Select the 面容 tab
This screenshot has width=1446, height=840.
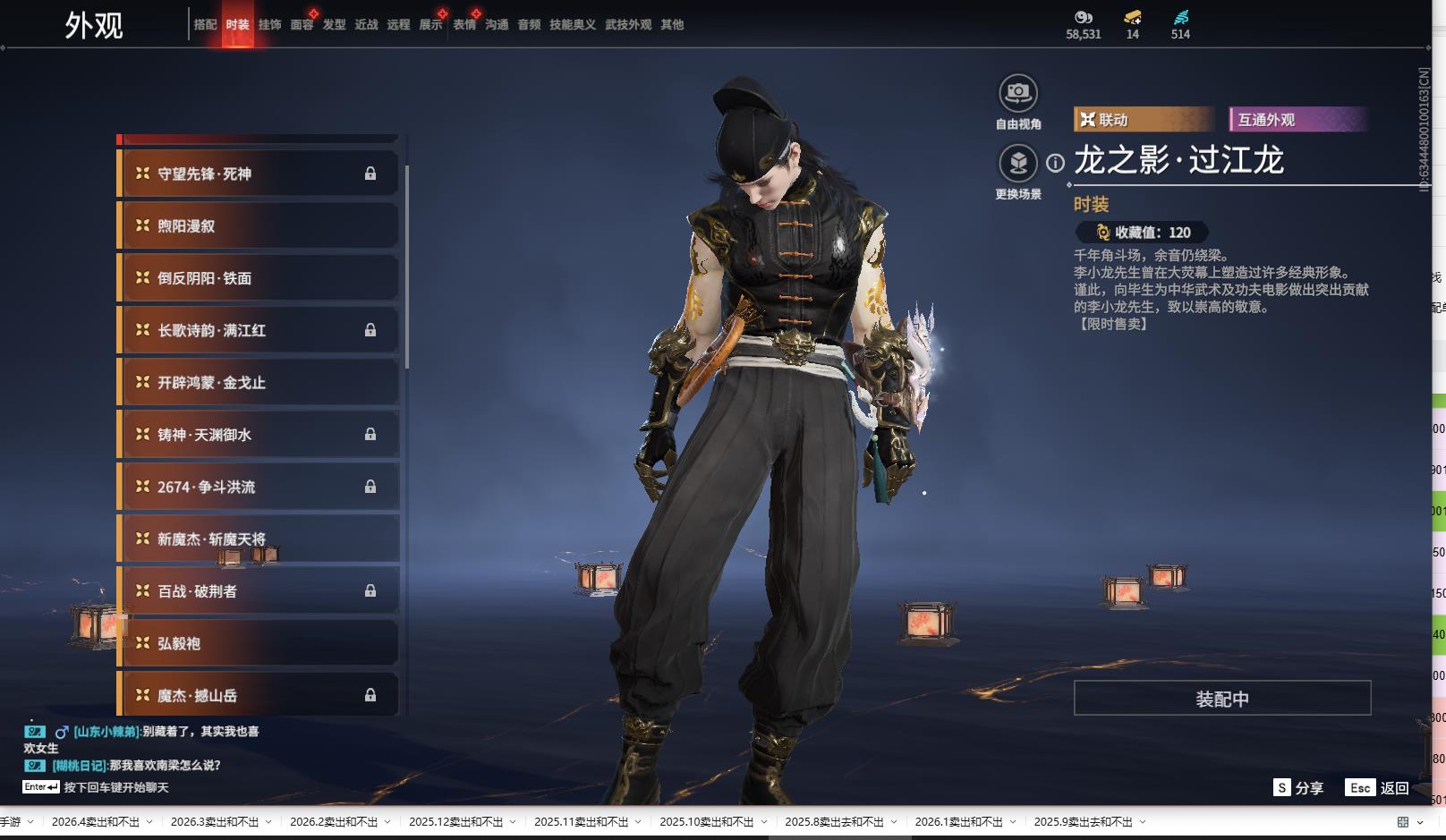pyautogui.click(x=302, y=25)
